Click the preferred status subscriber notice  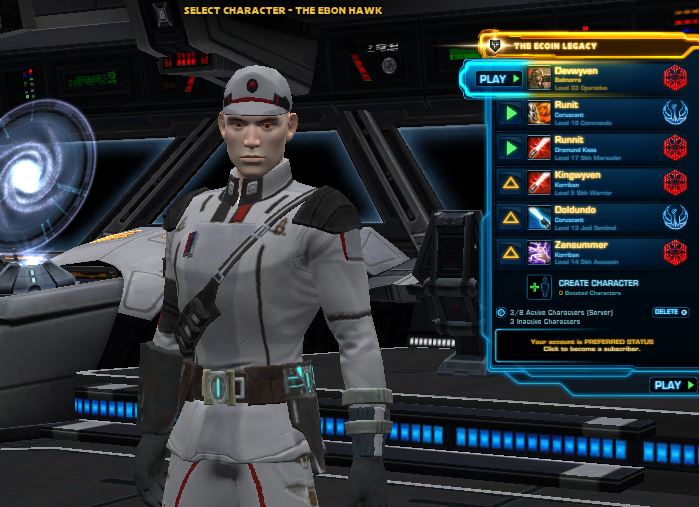[x=591, y=345]
